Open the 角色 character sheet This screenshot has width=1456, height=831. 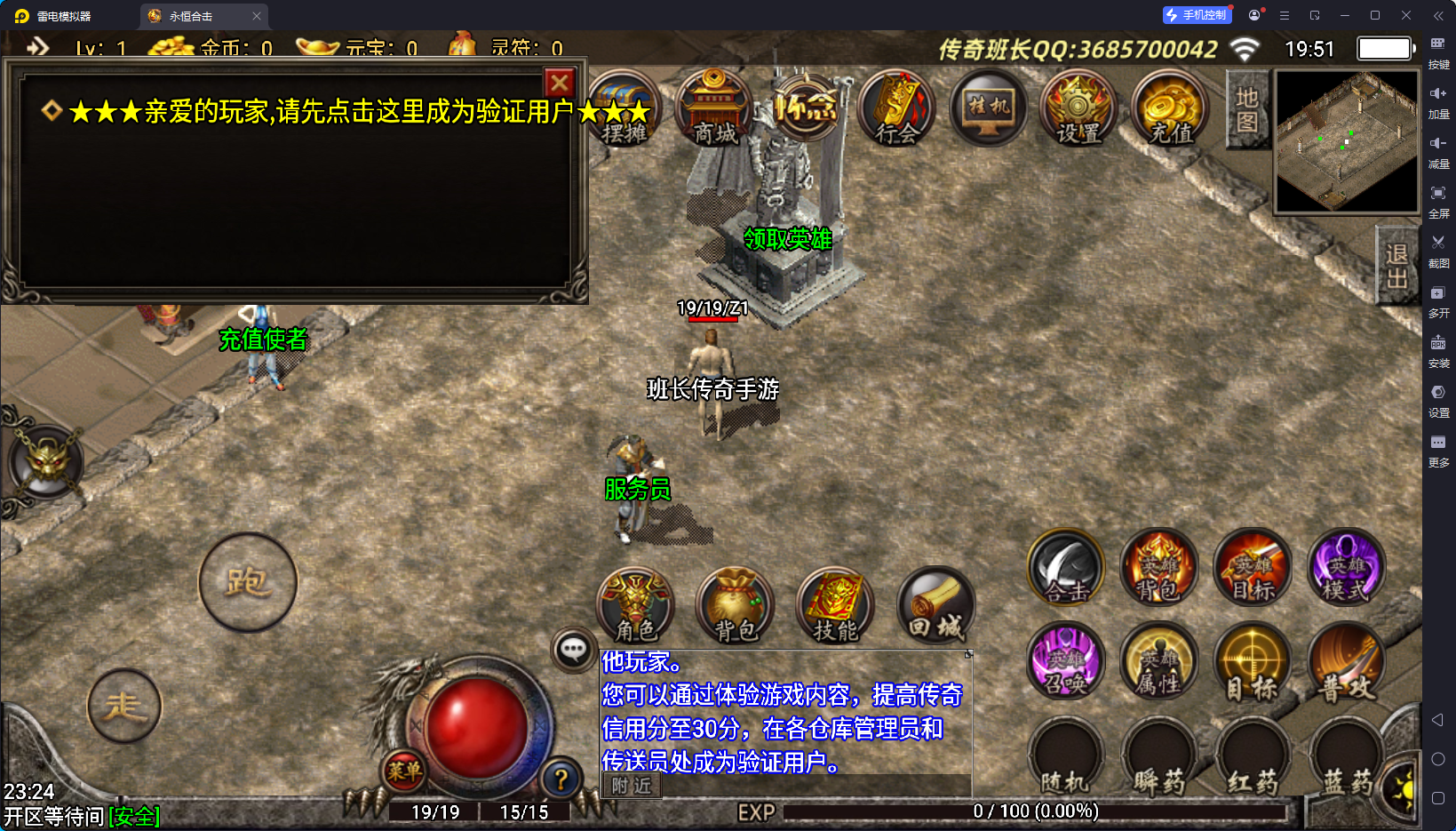(635, 606)
